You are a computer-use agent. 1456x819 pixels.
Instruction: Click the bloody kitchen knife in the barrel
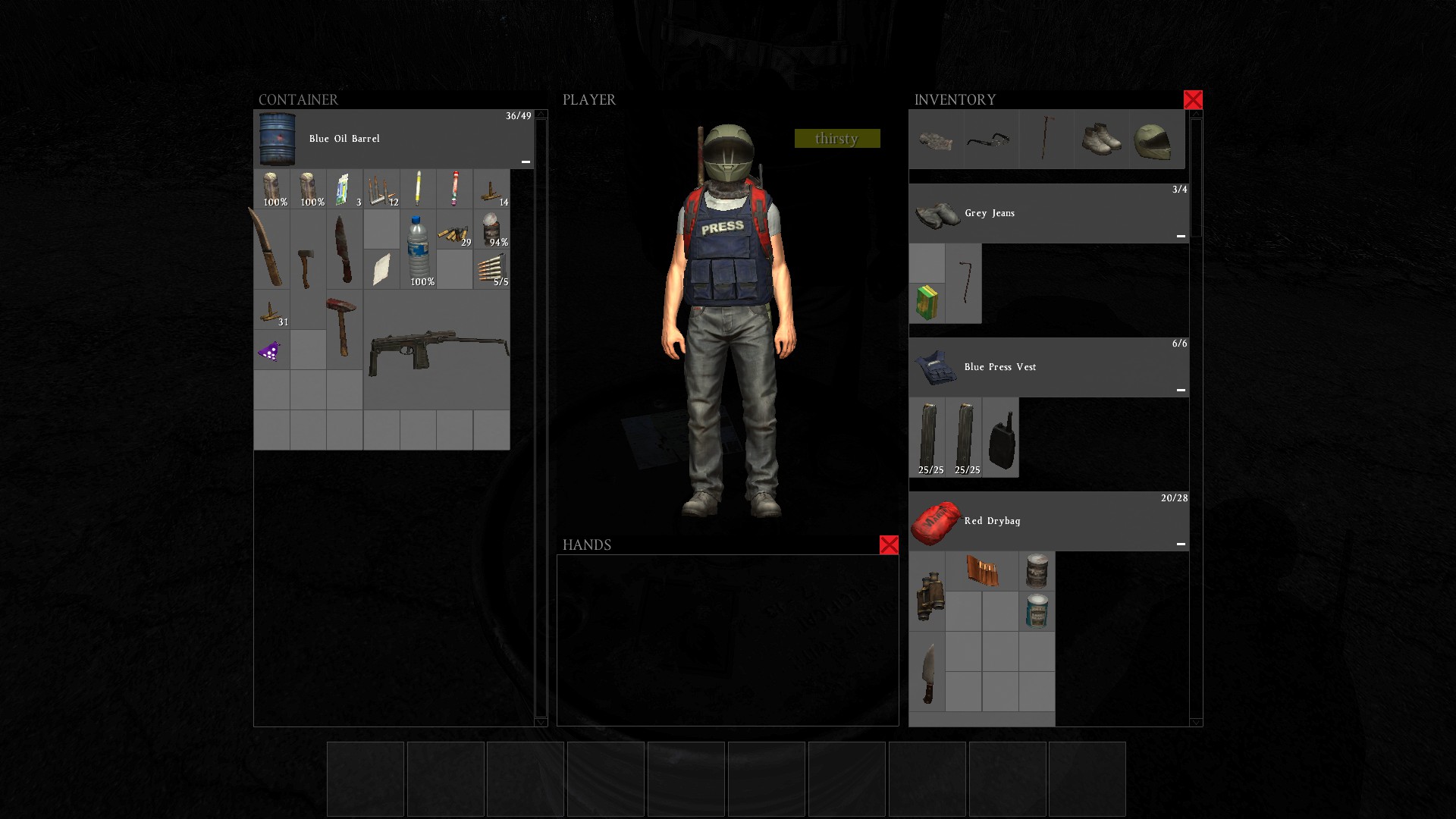(x=344, y=249)
